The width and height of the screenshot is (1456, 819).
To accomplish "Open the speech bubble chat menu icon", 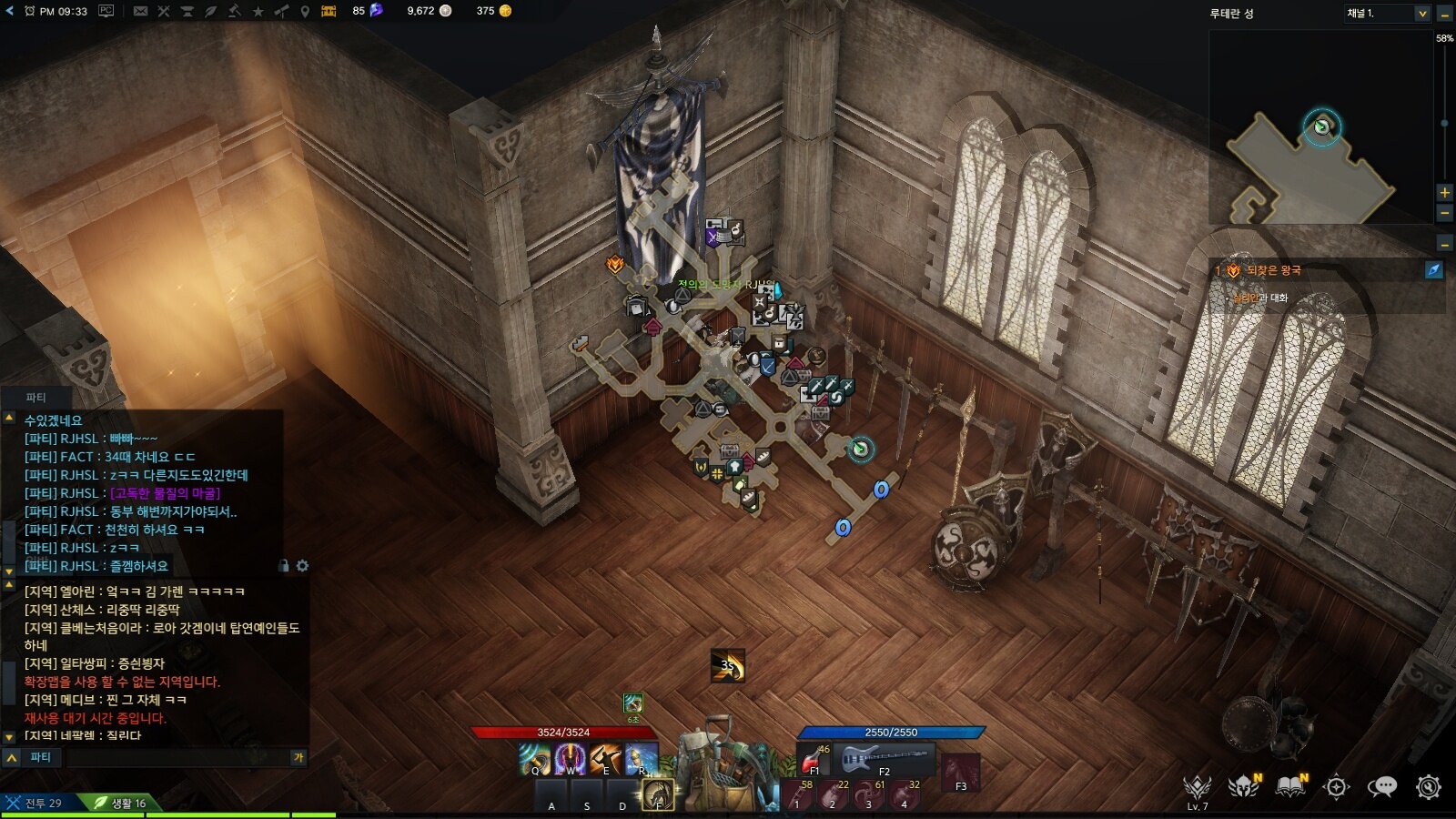I will [x=1381, y=787].
